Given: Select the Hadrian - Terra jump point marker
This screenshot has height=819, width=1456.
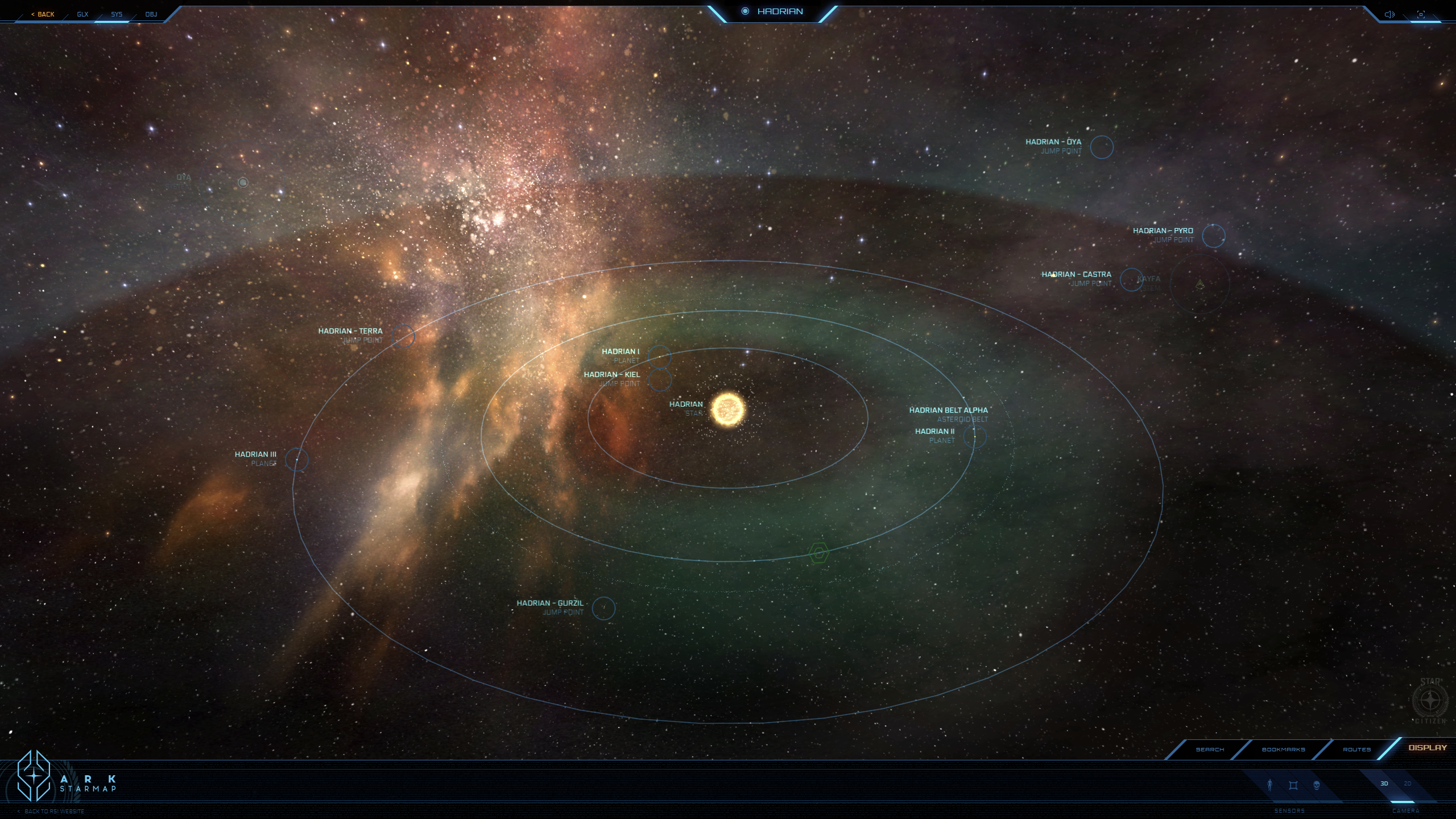Looking at the screenshot, I should pyautogui.click(x=403, y=336).
